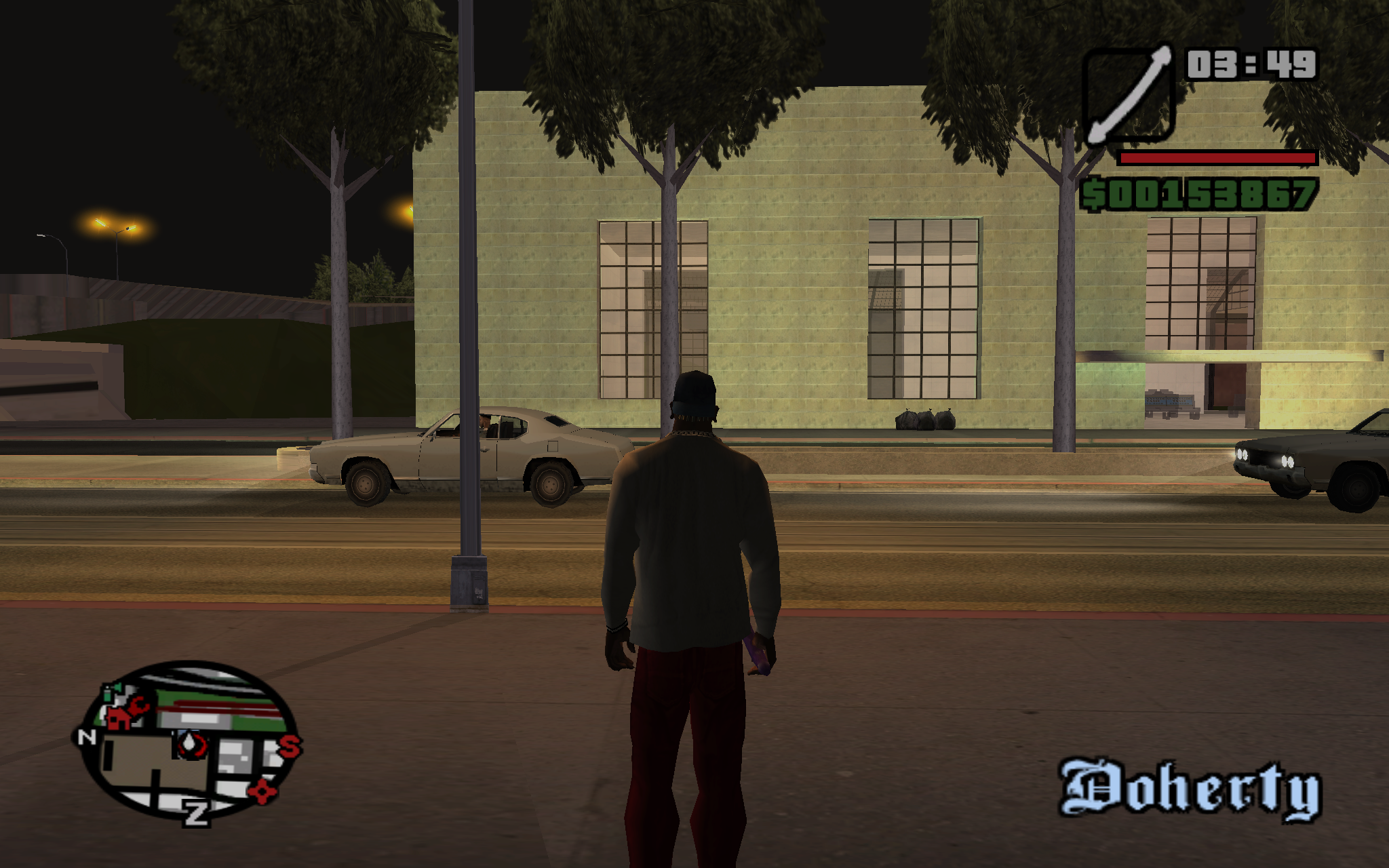The height and width of the screenshot is (868, 1389).
Task: Select the grey letter Z blip
Action: pyautogui.click(x=196, y=812)
